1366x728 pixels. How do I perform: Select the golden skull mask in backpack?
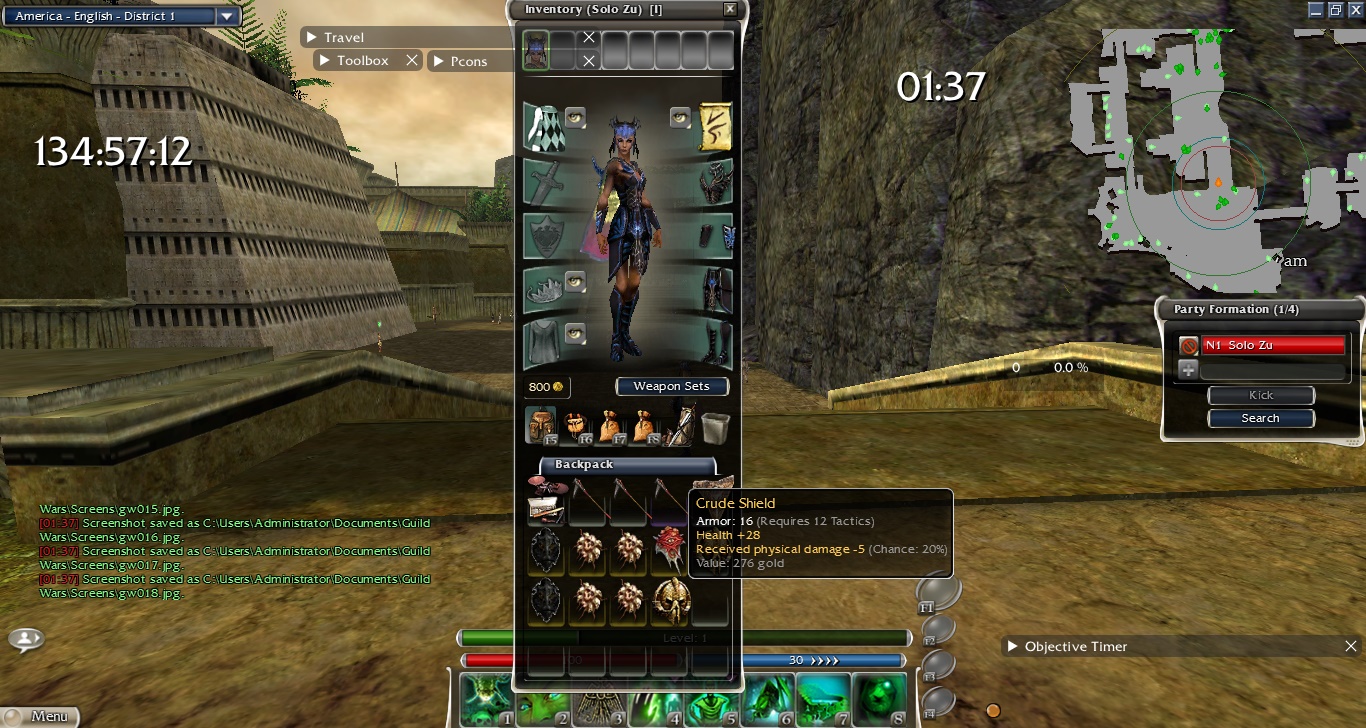(671, 599)
